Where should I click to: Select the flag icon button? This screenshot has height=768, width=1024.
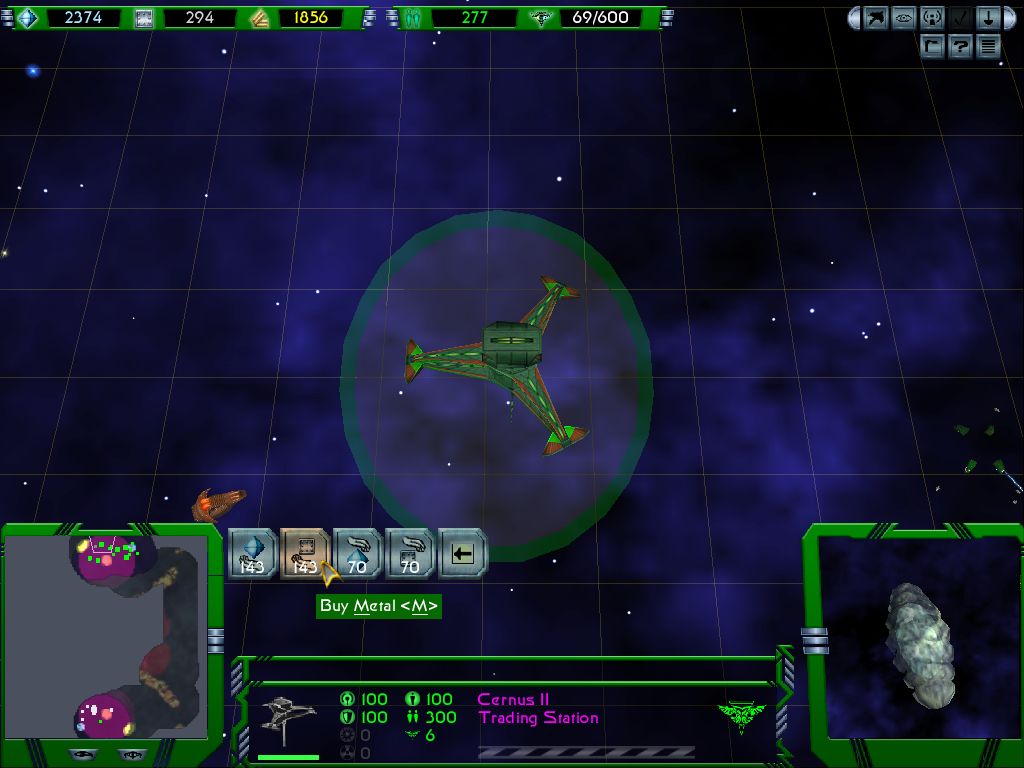pyautogui.click(x=932, y=46)
